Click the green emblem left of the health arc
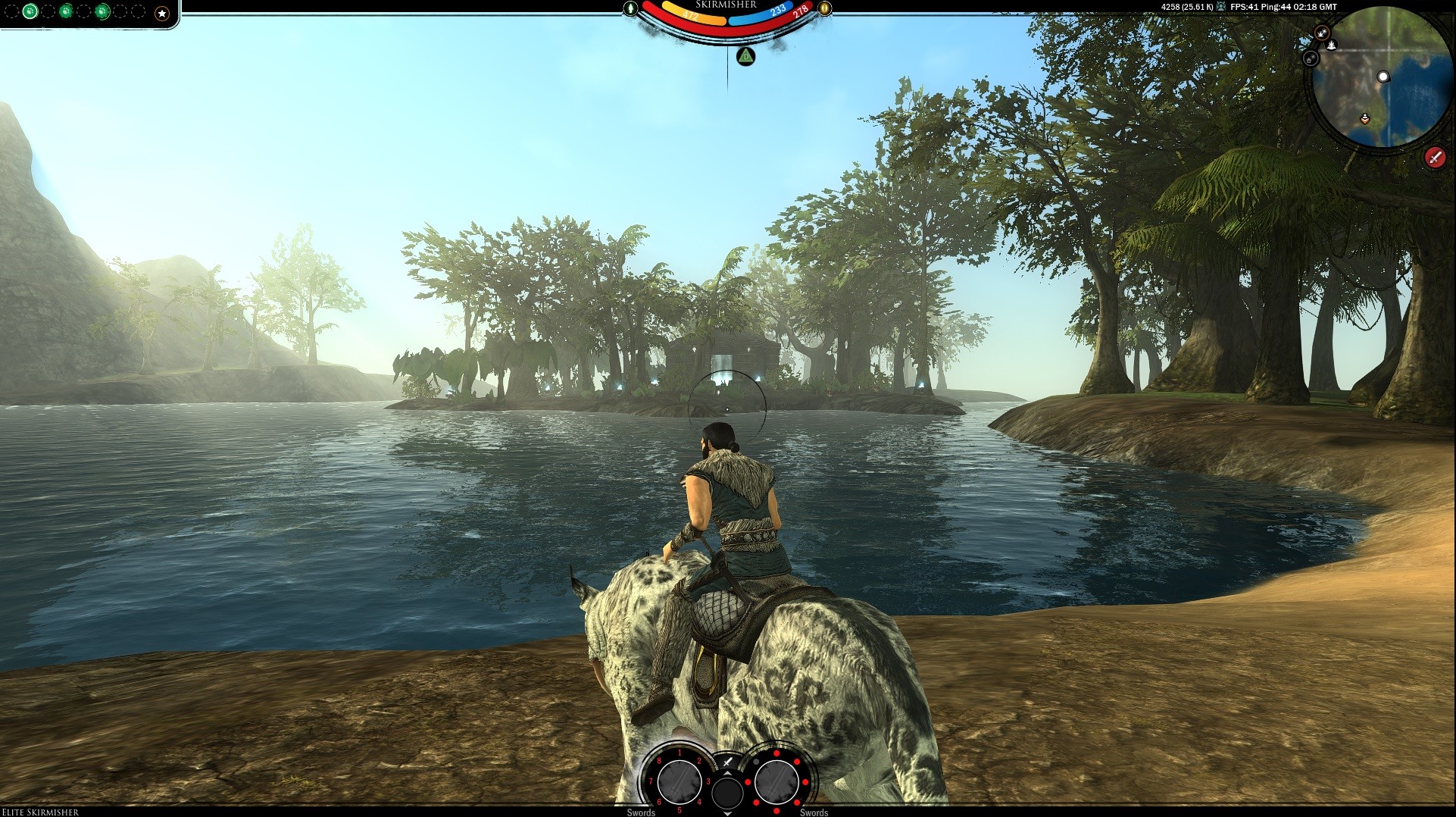 point(631,8)
